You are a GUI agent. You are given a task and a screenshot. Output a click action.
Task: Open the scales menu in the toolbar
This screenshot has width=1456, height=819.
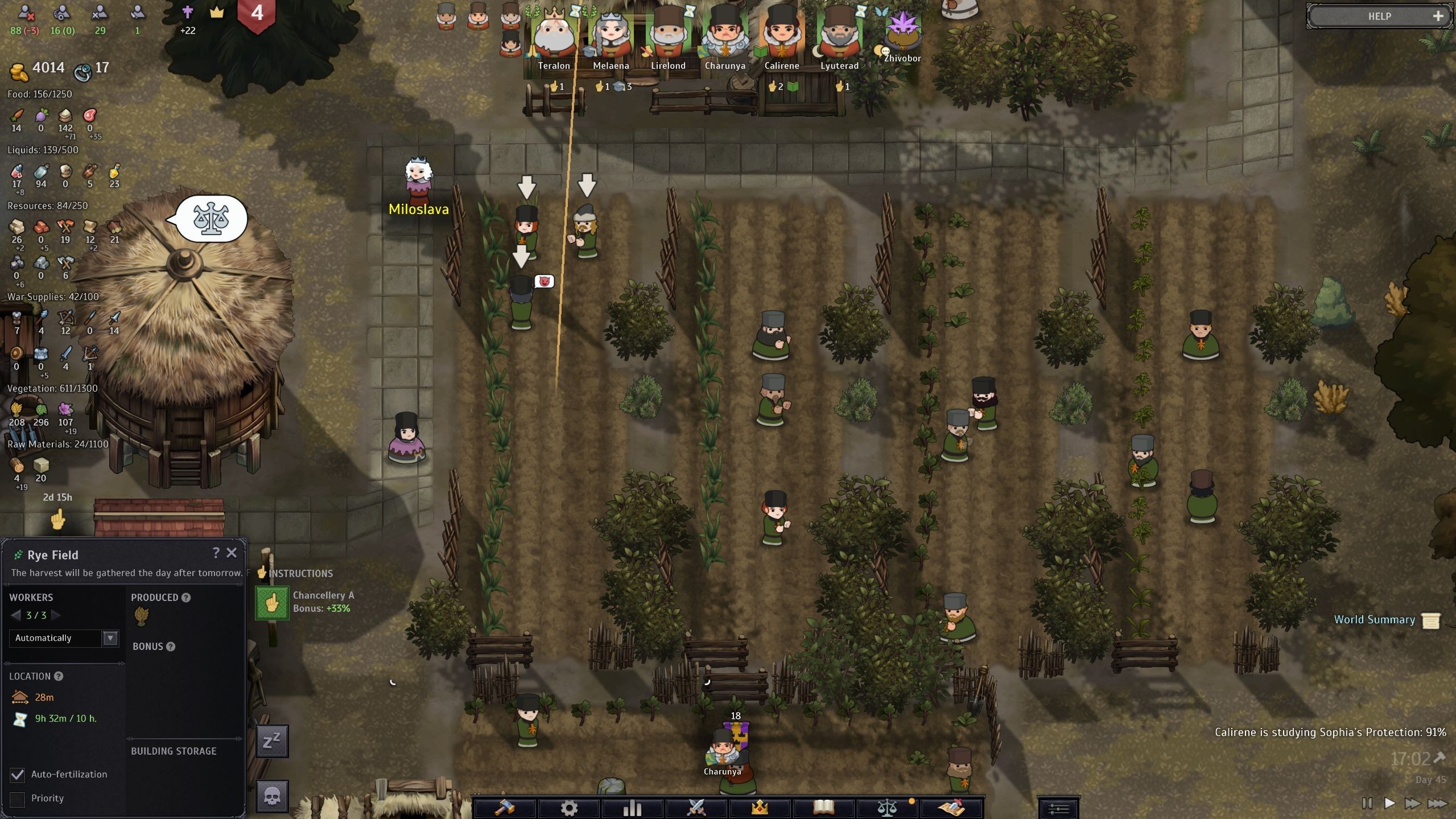tap(886, 807)
